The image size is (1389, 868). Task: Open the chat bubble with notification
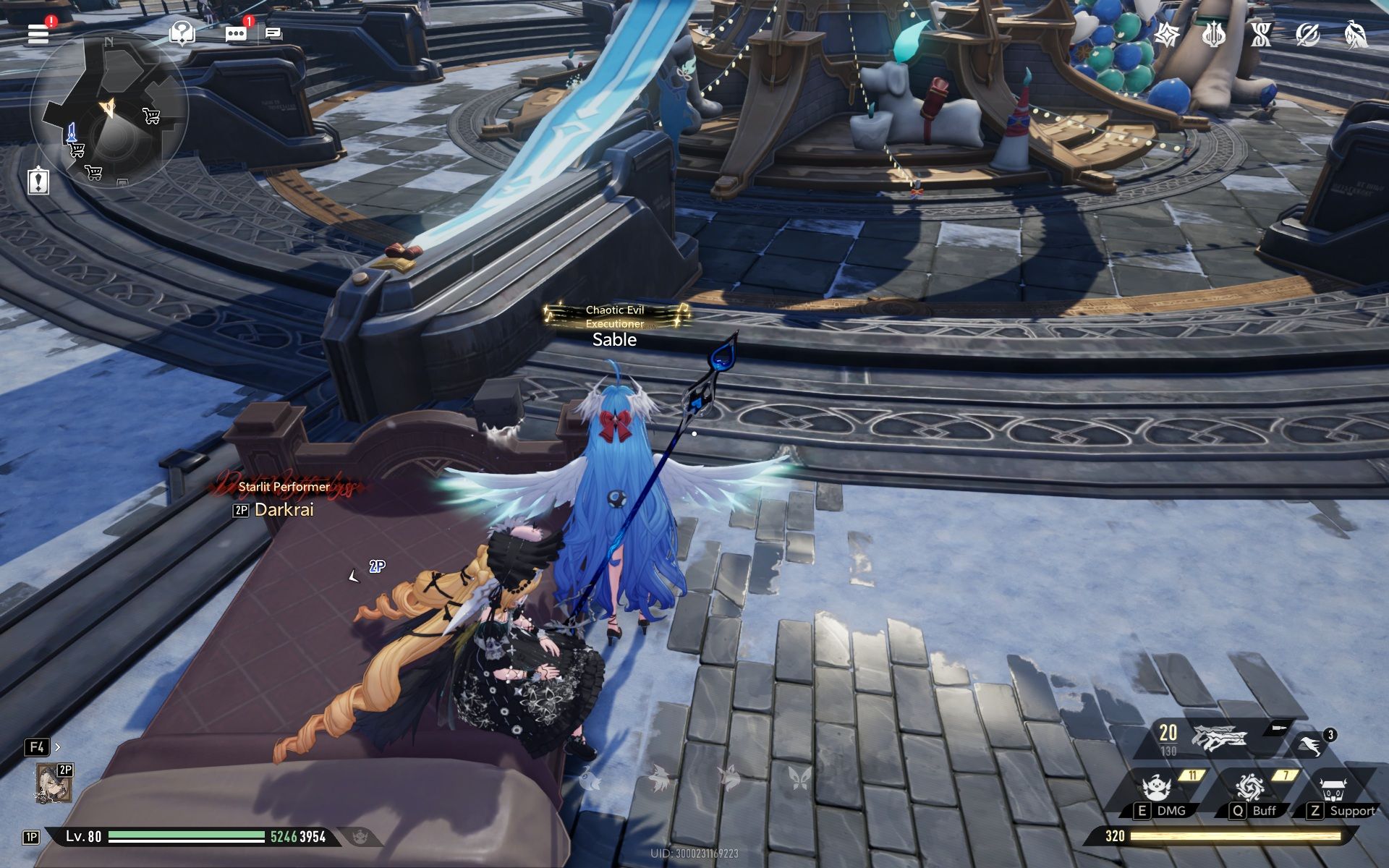click(236, 34)
